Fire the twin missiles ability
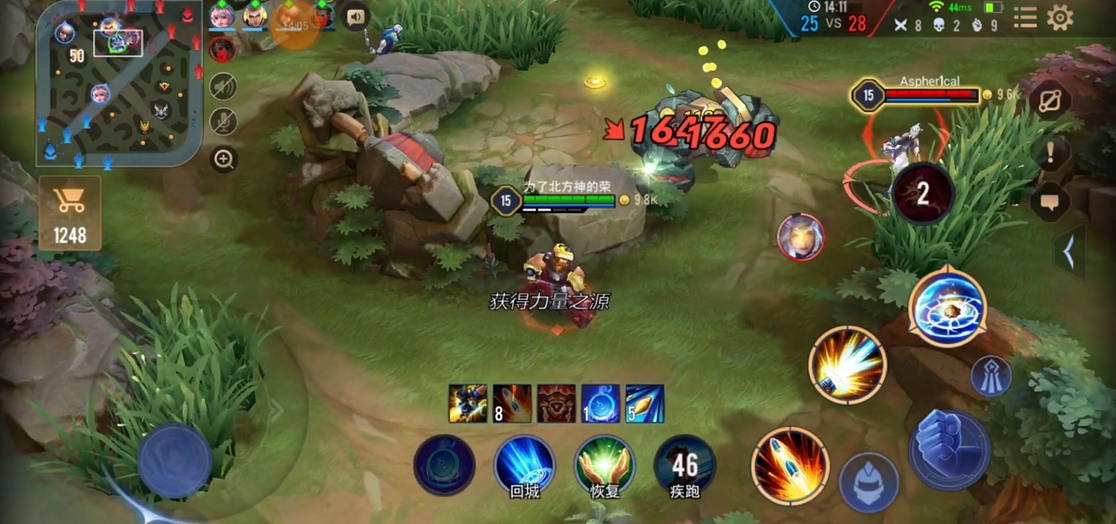 tap(790, 464)
